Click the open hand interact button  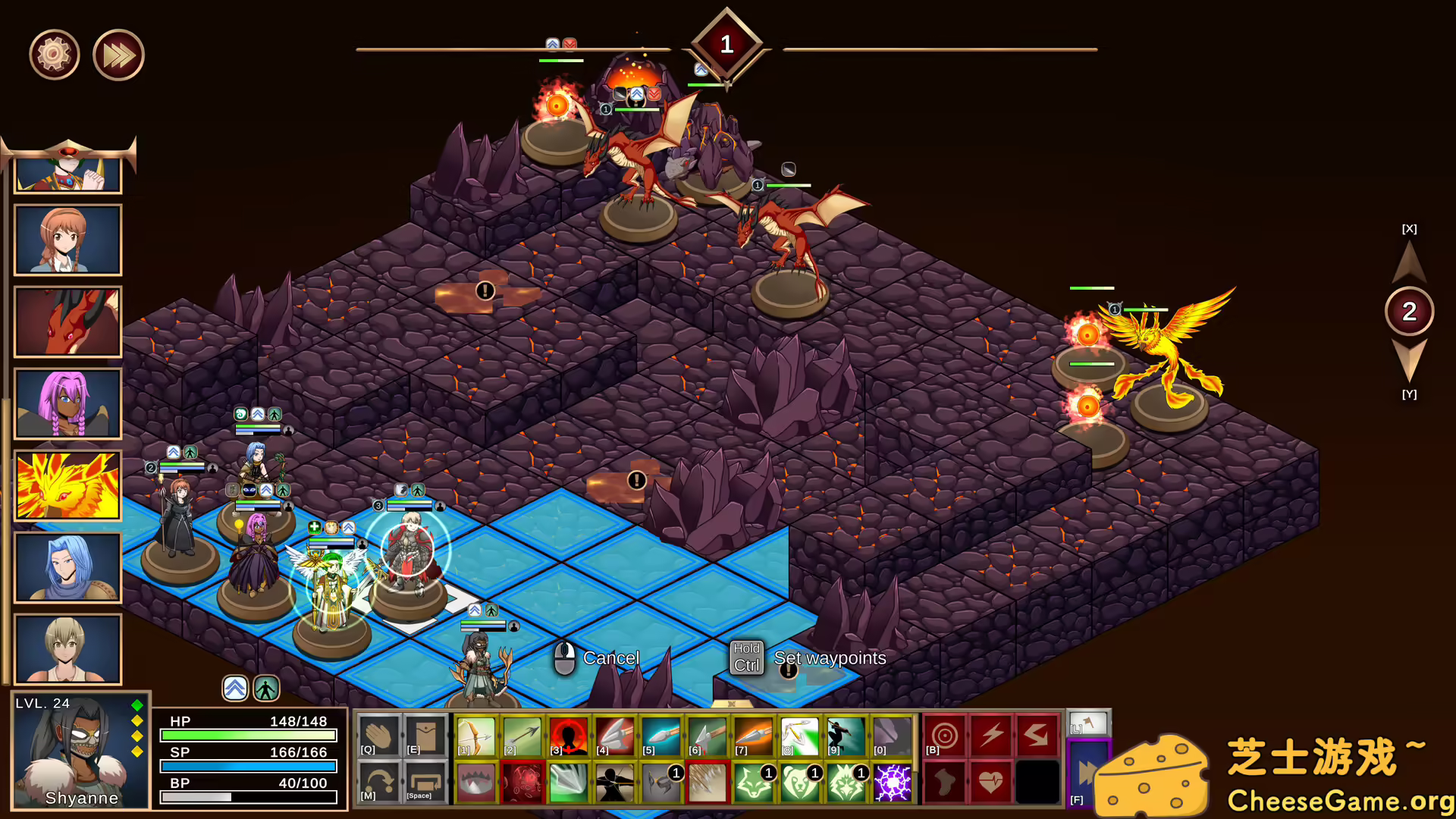[x=378, y=736]
